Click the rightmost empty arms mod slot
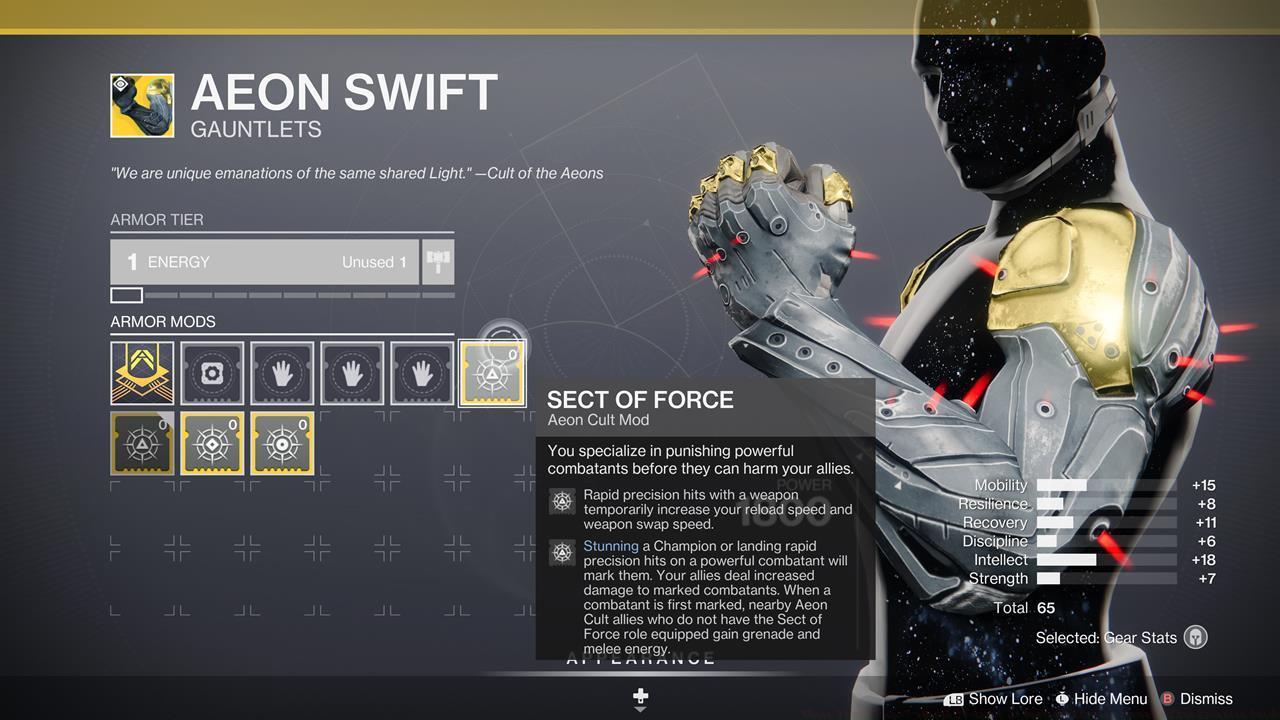The height and width of the screenshot is (720, 1280). 421,372
